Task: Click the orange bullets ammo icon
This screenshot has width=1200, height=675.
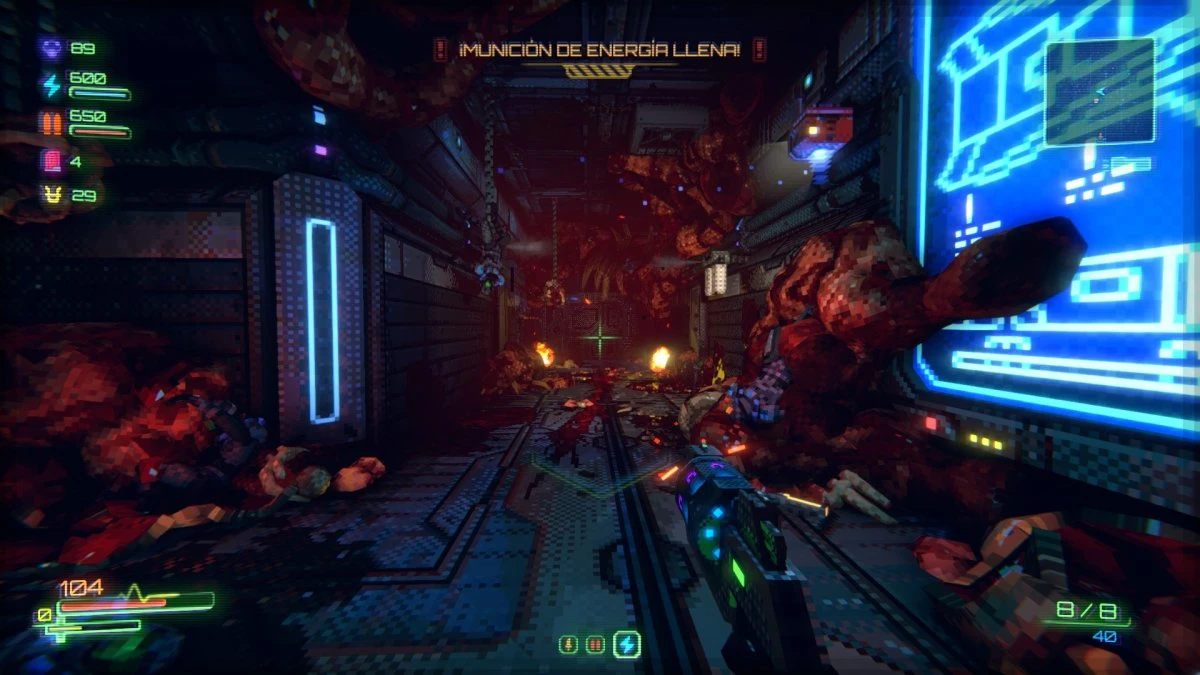Action: coord(51,123)
